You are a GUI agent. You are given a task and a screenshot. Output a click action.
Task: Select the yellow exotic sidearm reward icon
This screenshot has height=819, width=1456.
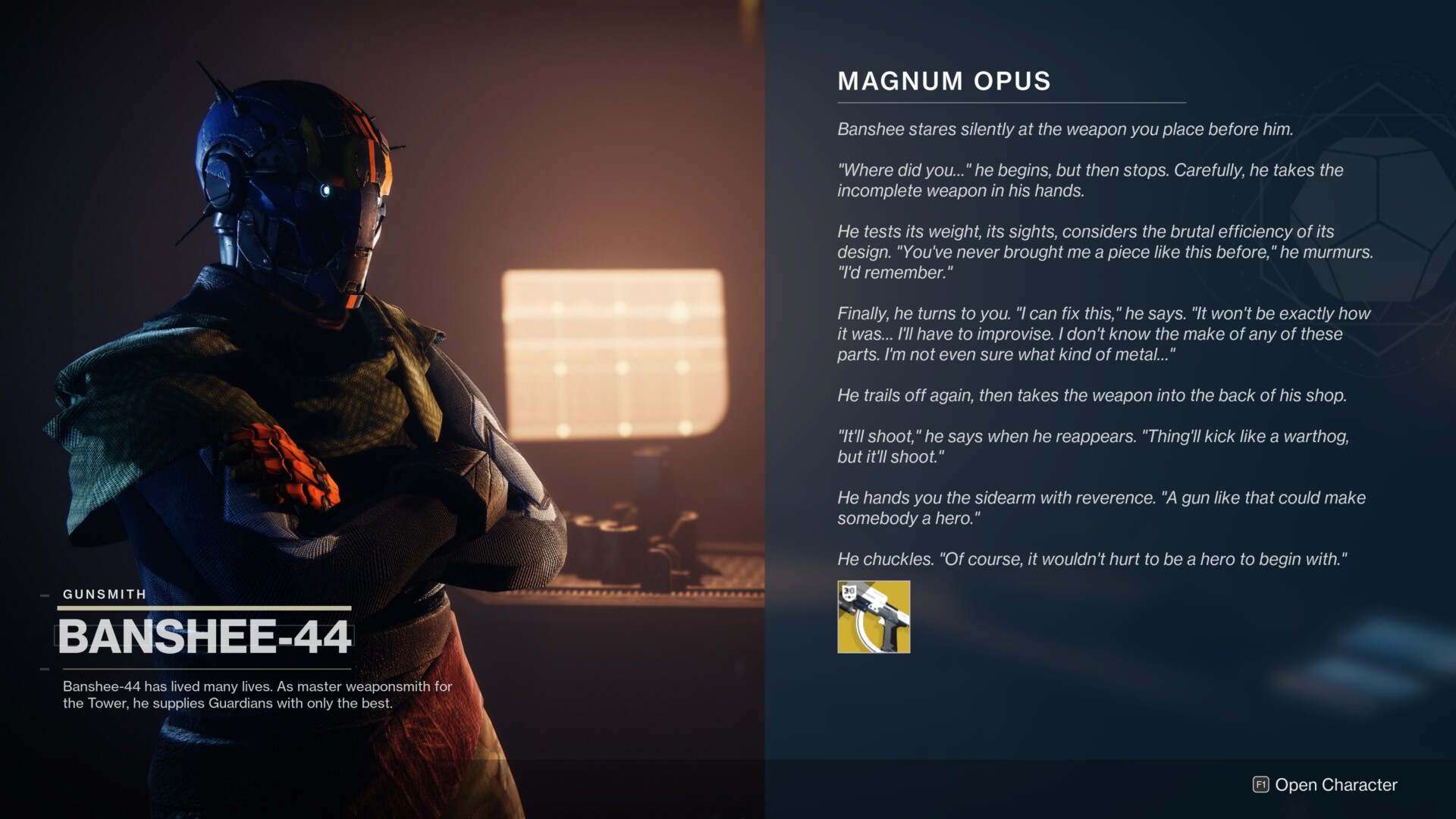point(874,617)
